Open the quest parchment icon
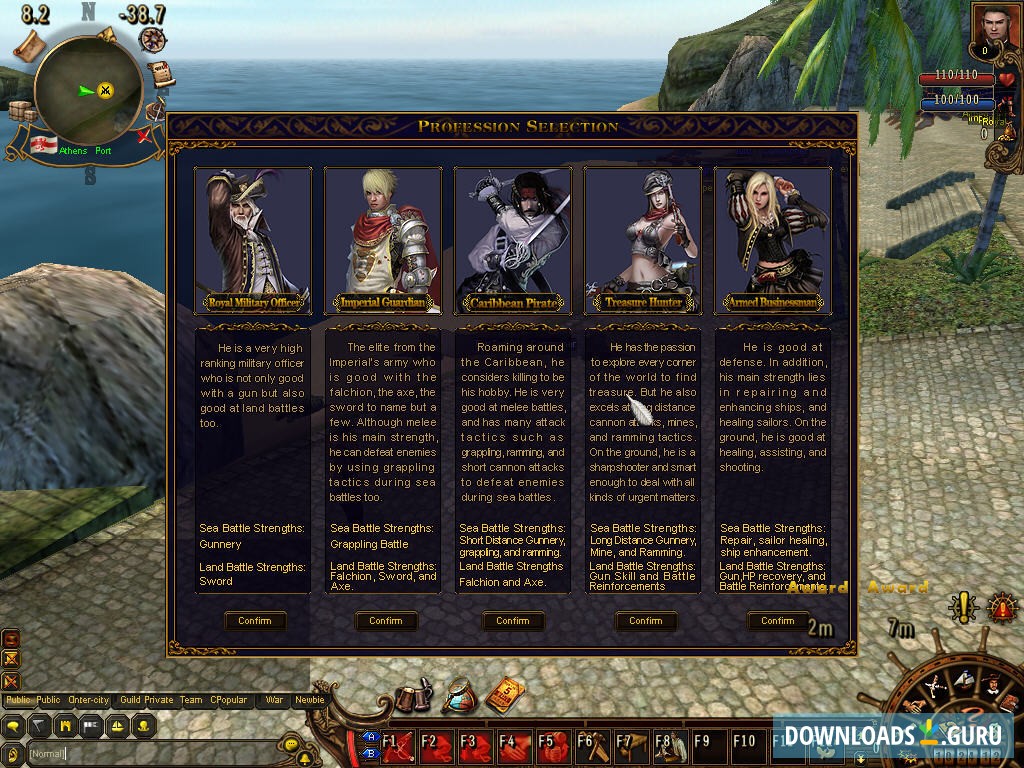The image size is (1024, 768). [160, 74]
